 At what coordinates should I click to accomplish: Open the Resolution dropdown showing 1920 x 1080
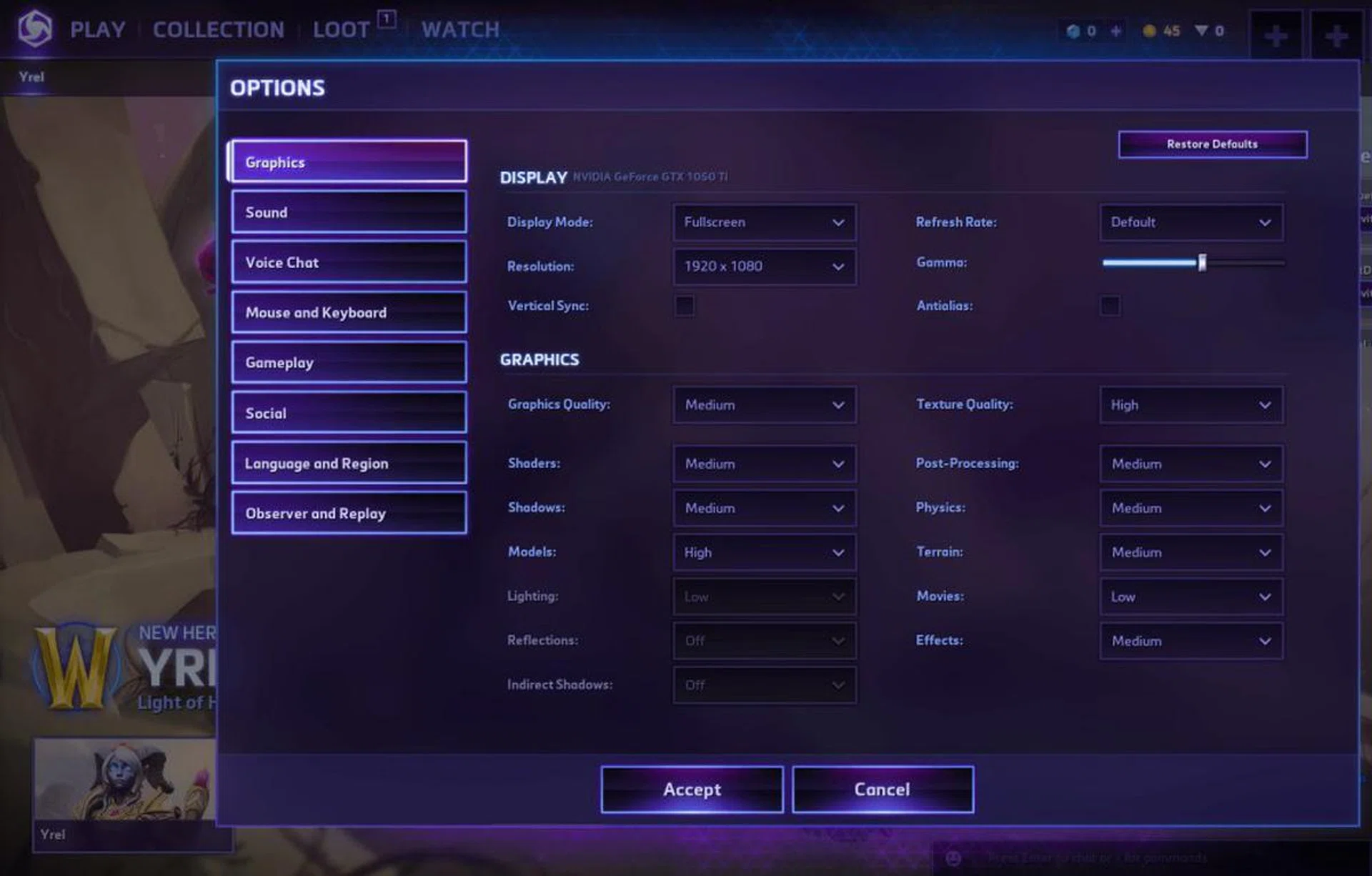tap(764, 266)
